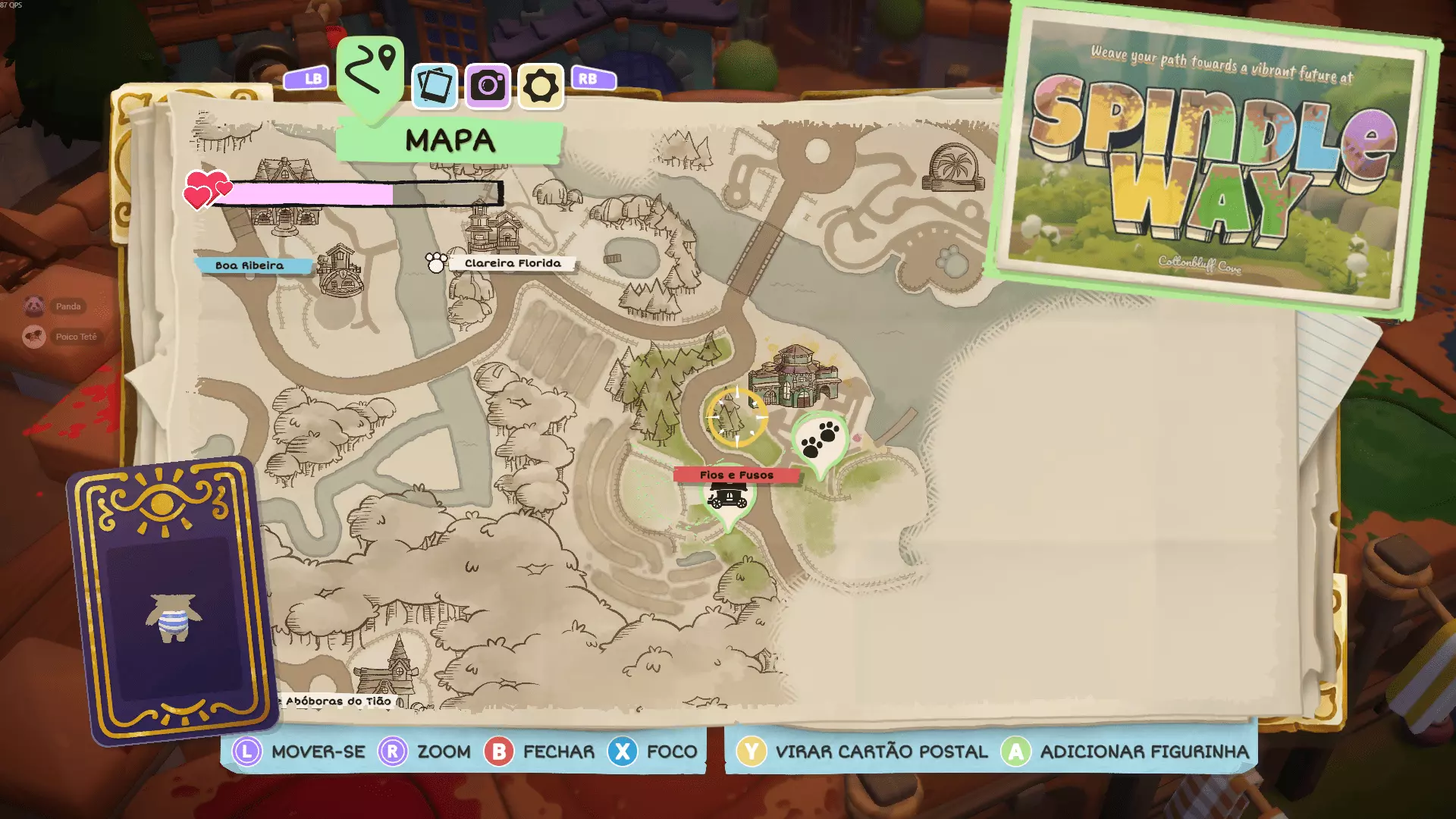Click the white paw icon near Clareira Florida
This screenshot has width=1456, height=819.
(436, 262)
